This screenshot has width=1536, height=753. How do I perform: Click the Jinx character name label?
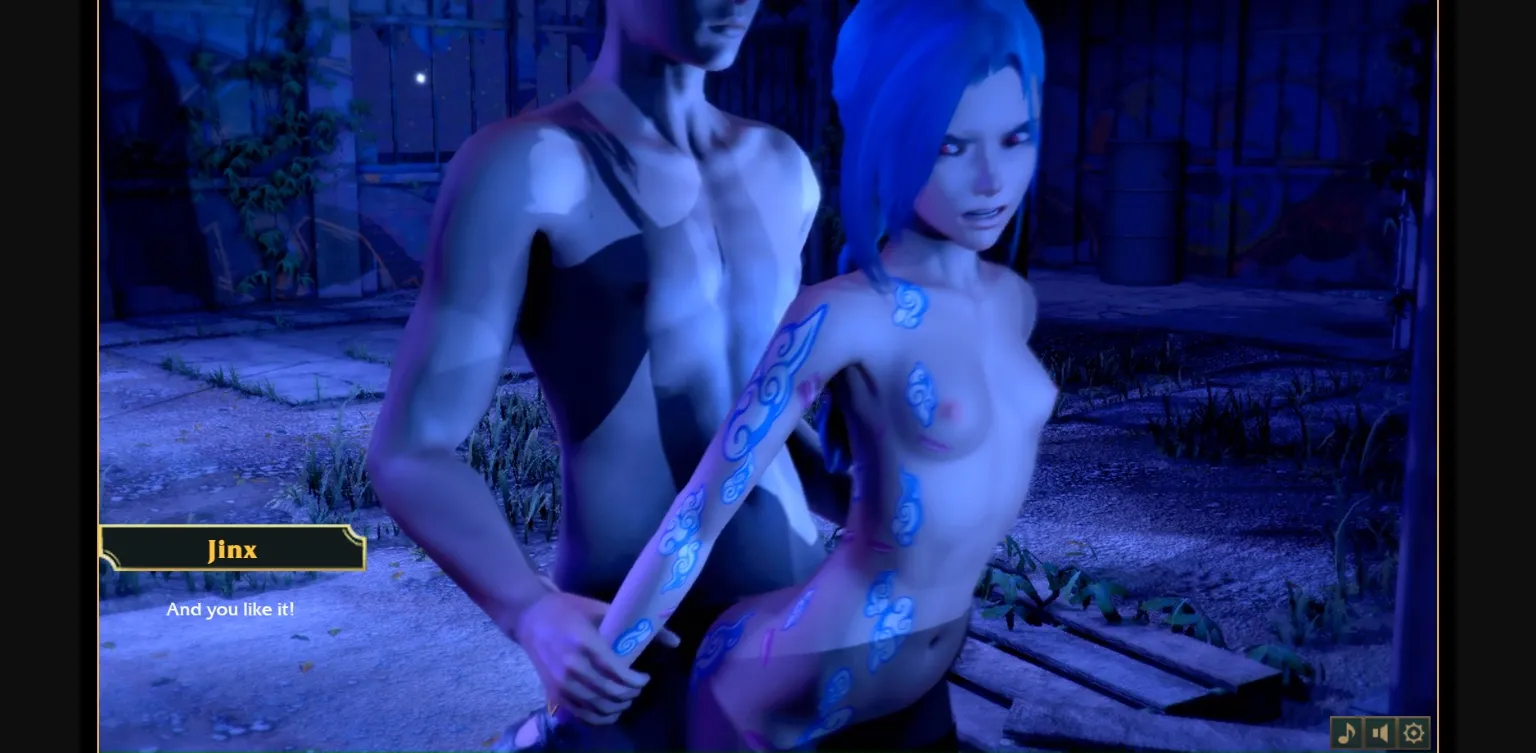[x=230, y=548]
